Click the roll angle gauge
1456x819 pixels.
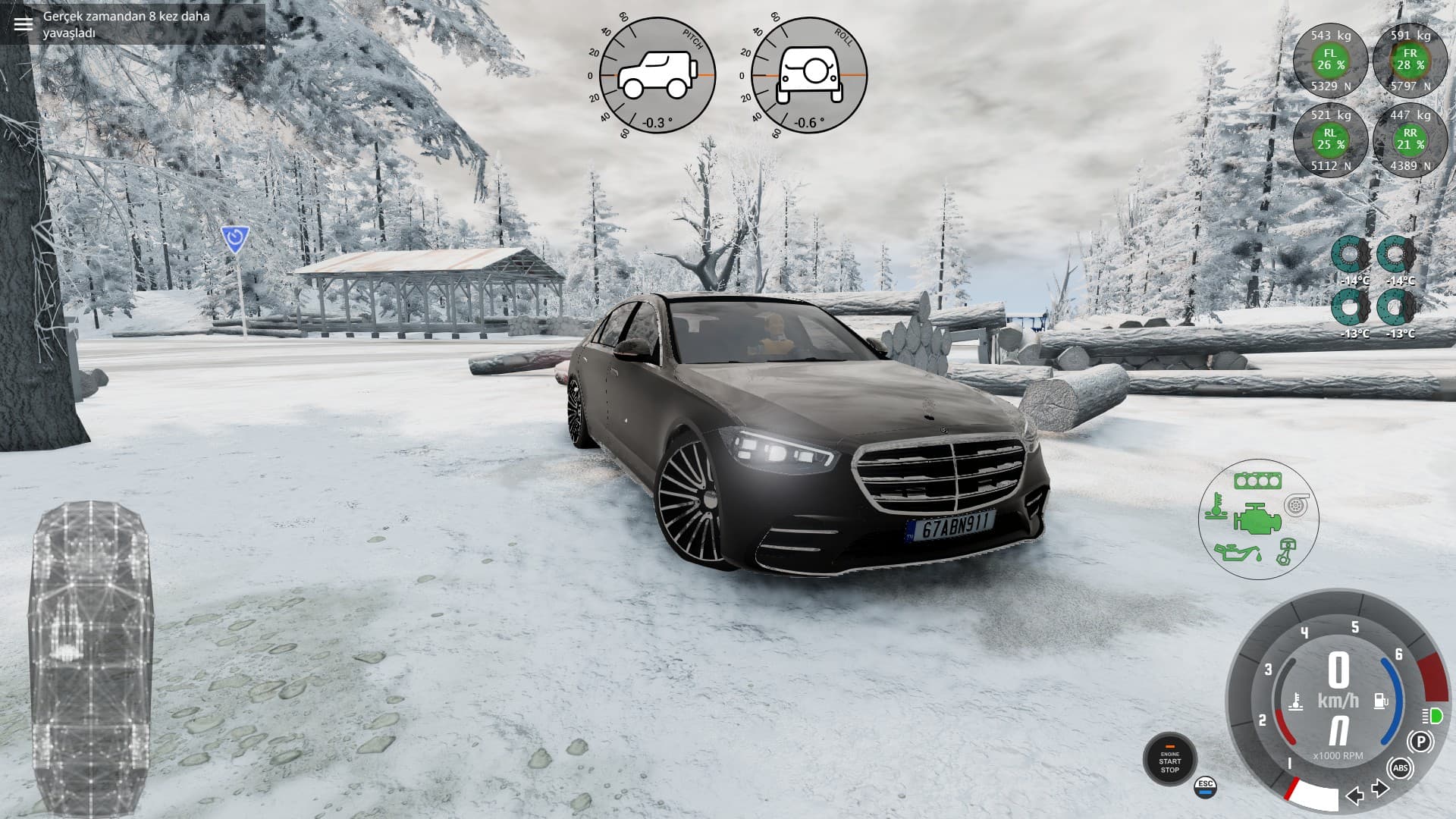(808, 76)
